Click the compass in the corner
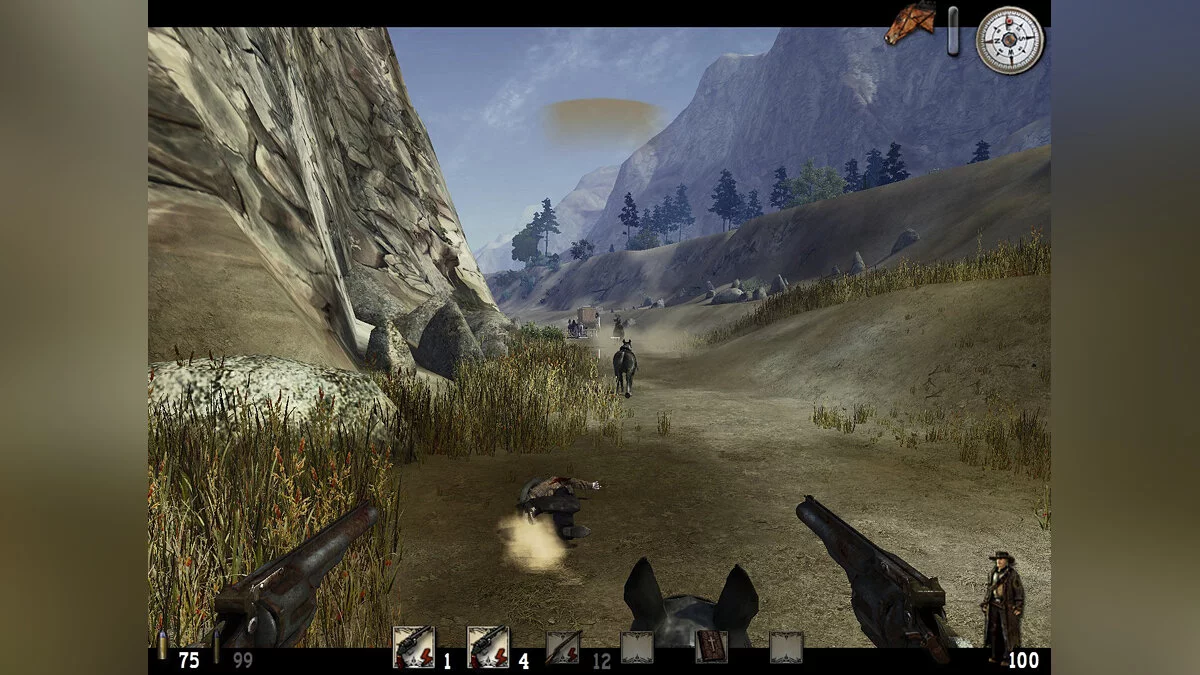The width and height of the screenshot is (1200, 675). pos(1010,40)
